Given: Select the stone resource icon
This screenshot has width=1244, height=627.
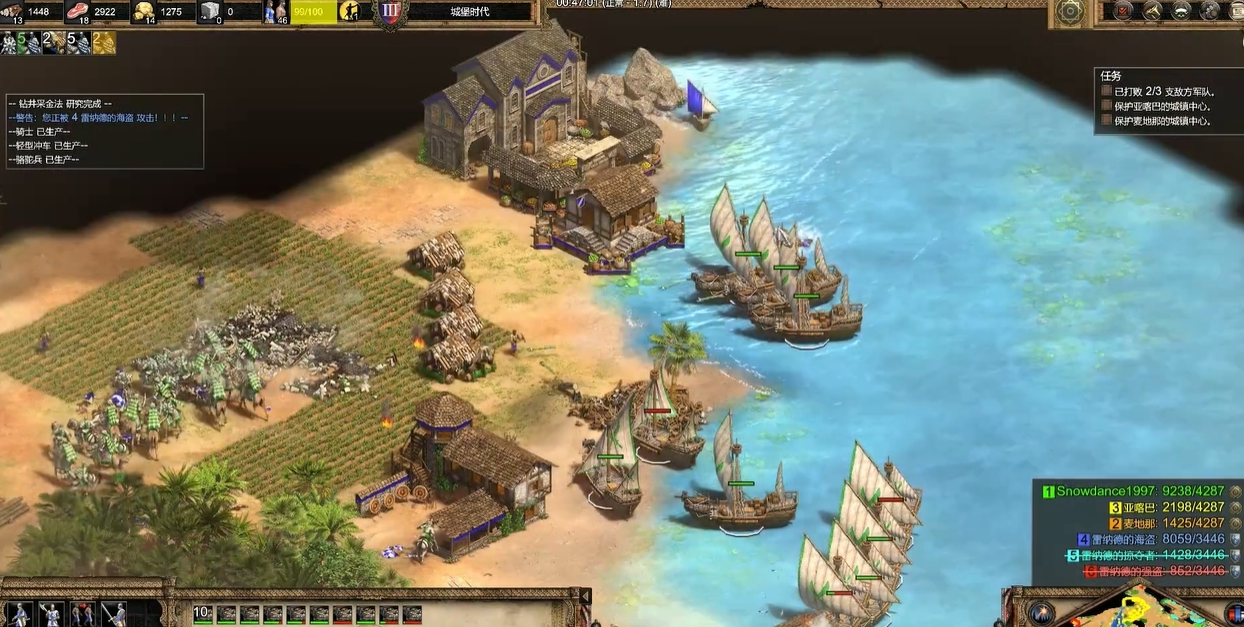Looking at the screenshot, I should coord(210,12).
